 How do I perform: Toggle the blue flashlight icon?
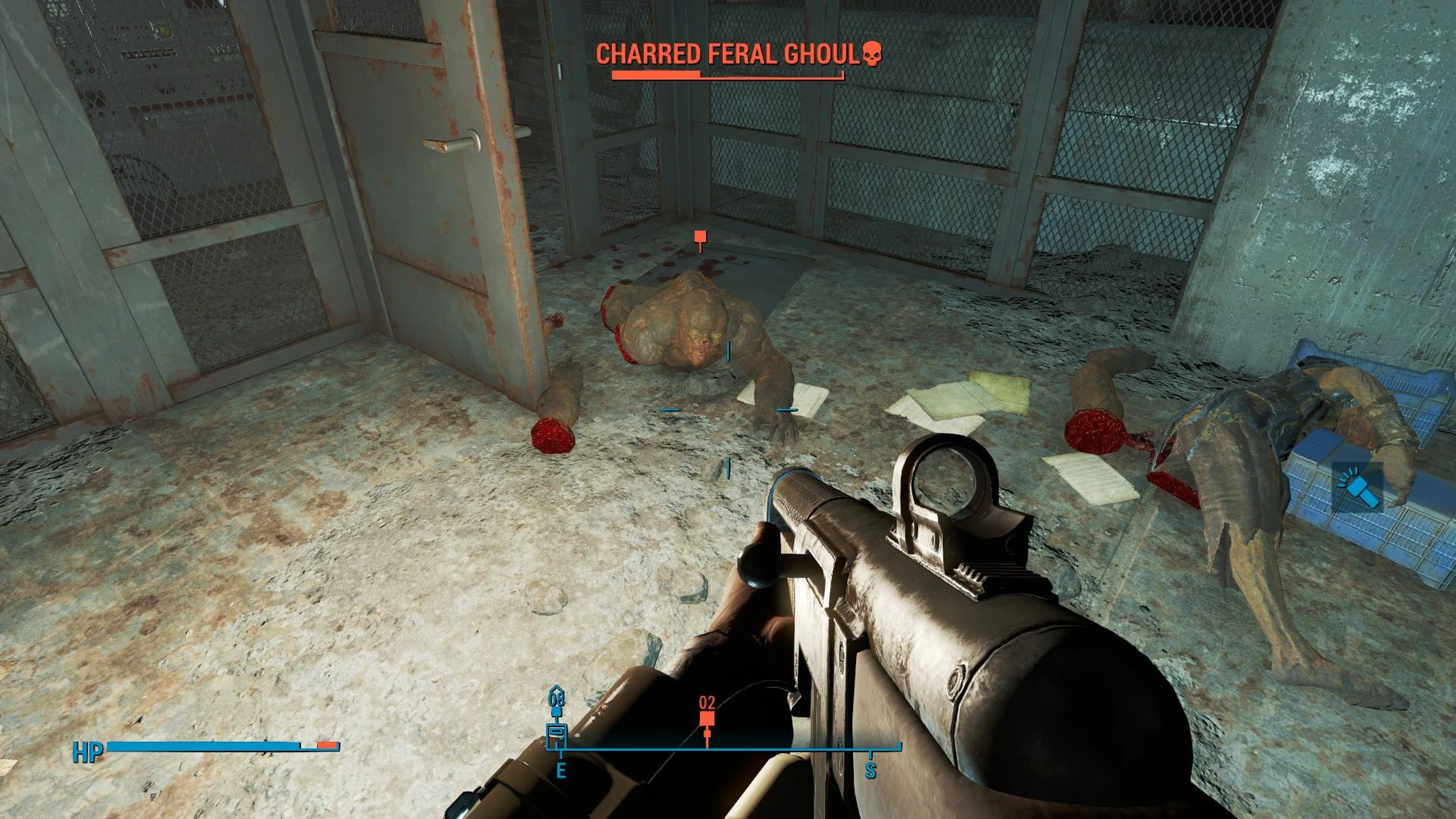(x=1358, y=486)
